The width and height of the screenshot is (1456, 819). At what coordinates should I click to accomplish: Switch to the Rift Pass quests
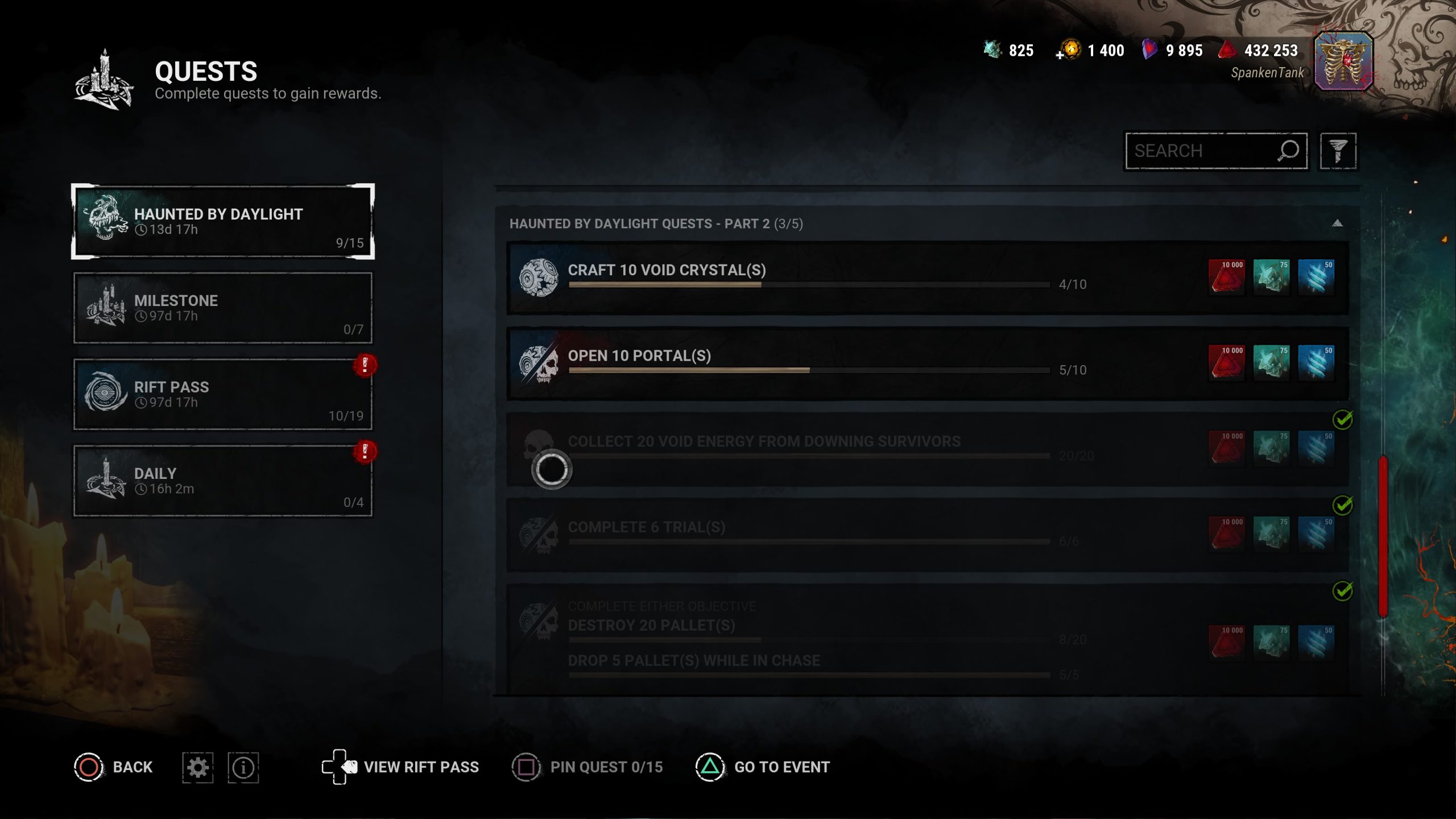222,394
